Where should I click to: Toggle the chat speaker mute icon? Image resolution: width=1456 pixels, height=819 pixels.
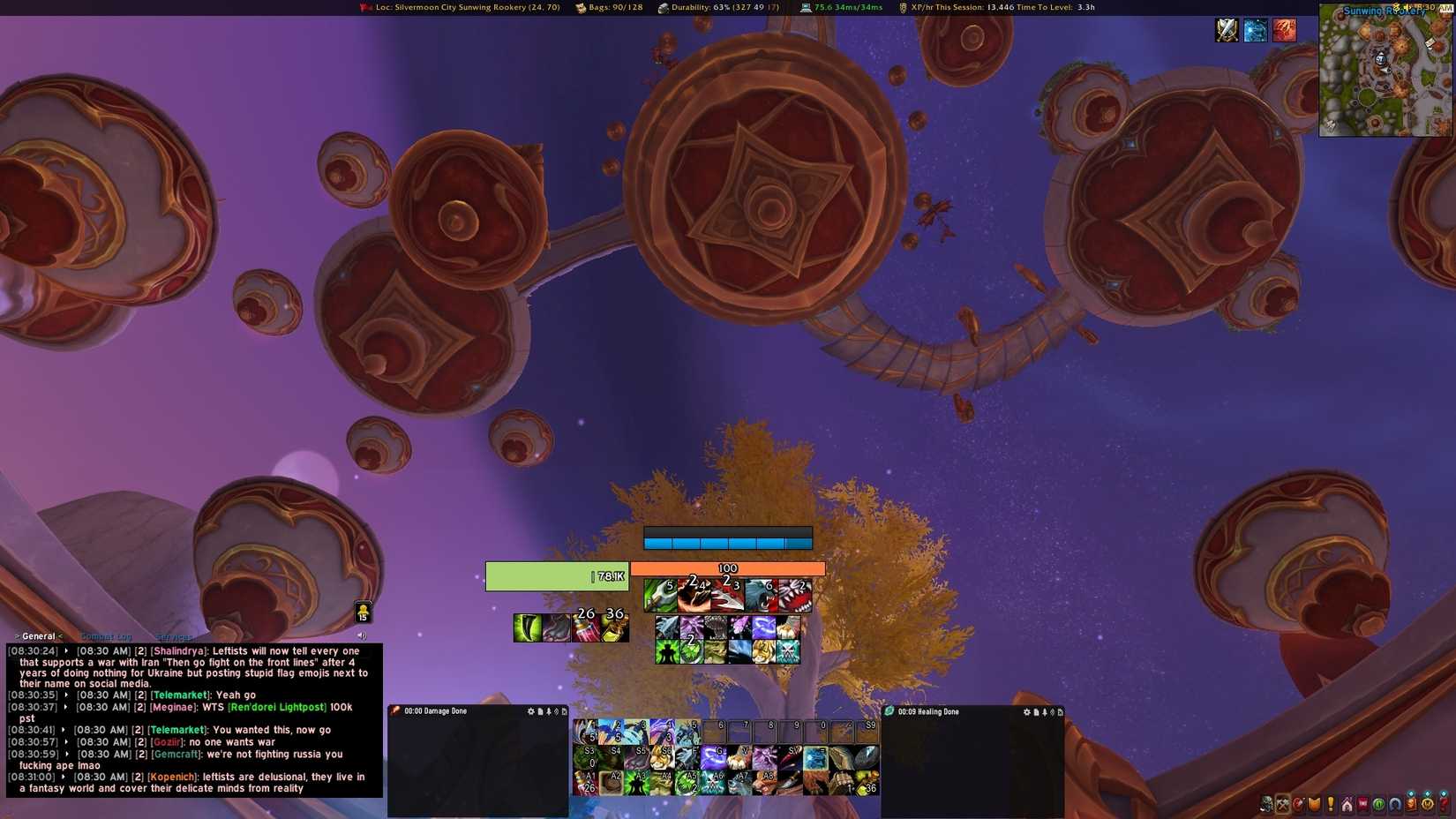tap(362, 634)
